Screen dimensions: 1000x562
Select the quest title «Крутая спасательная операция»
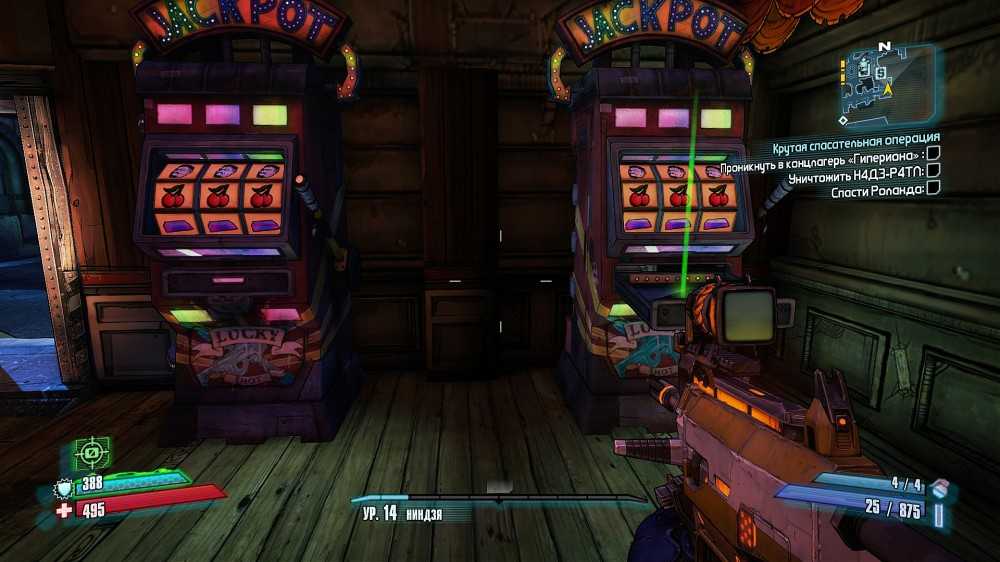[x=857, y=137]
